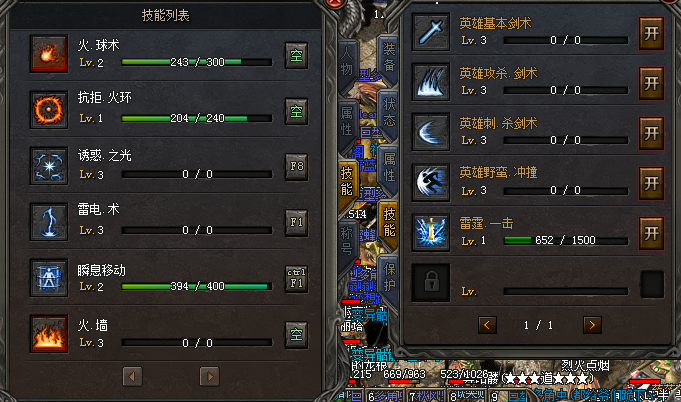Go to the previous page of the skill list
Image resolution: width=681 pixels, height=402 pixels.
tap(131, 376)
